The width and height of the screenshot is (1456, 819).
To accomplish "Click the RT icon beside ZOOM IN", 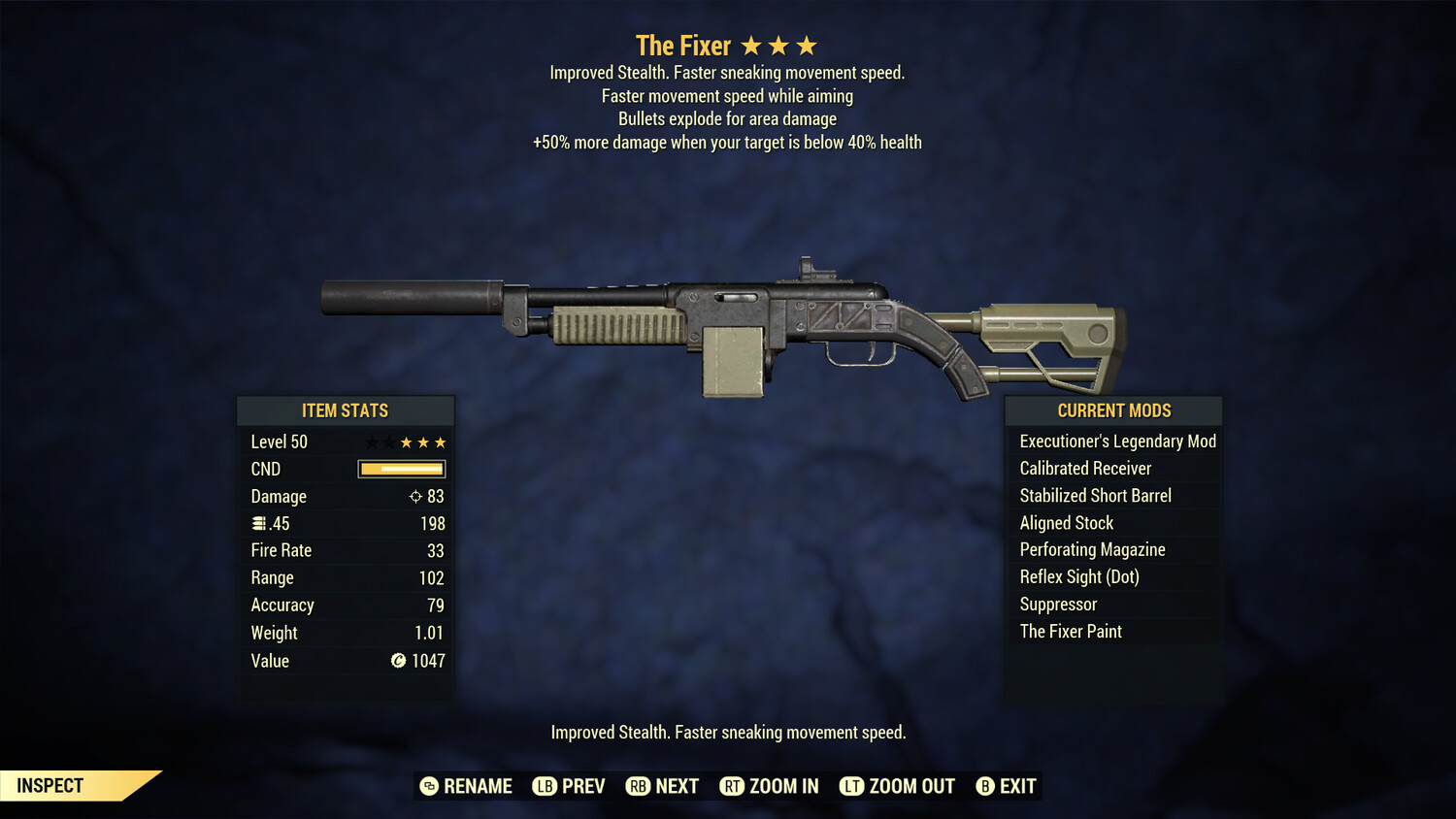I will pyautogui.click(x=732, y=786).
